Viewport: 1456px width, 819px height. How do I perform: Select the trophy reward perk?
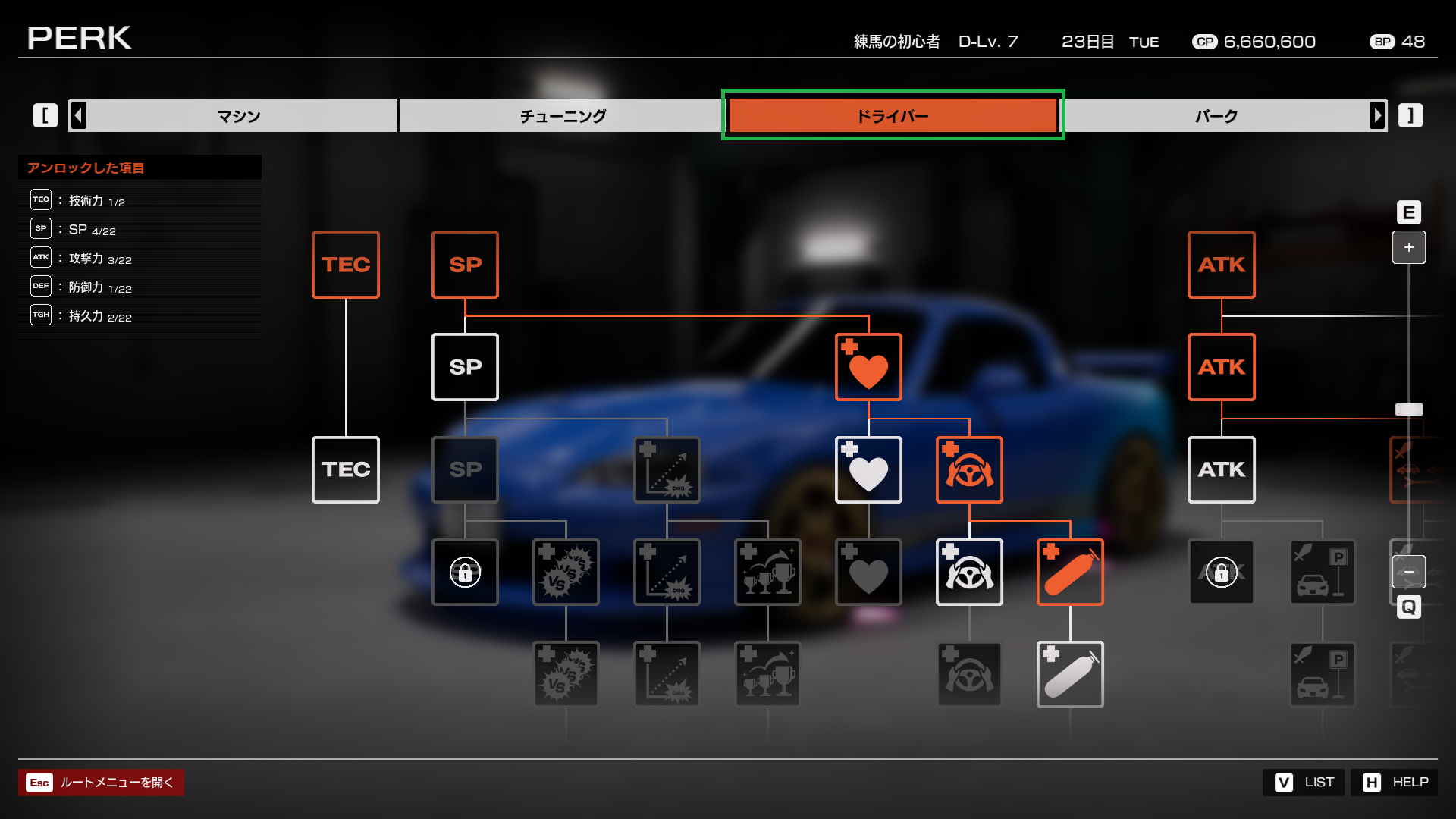click(x=767, y=573)
